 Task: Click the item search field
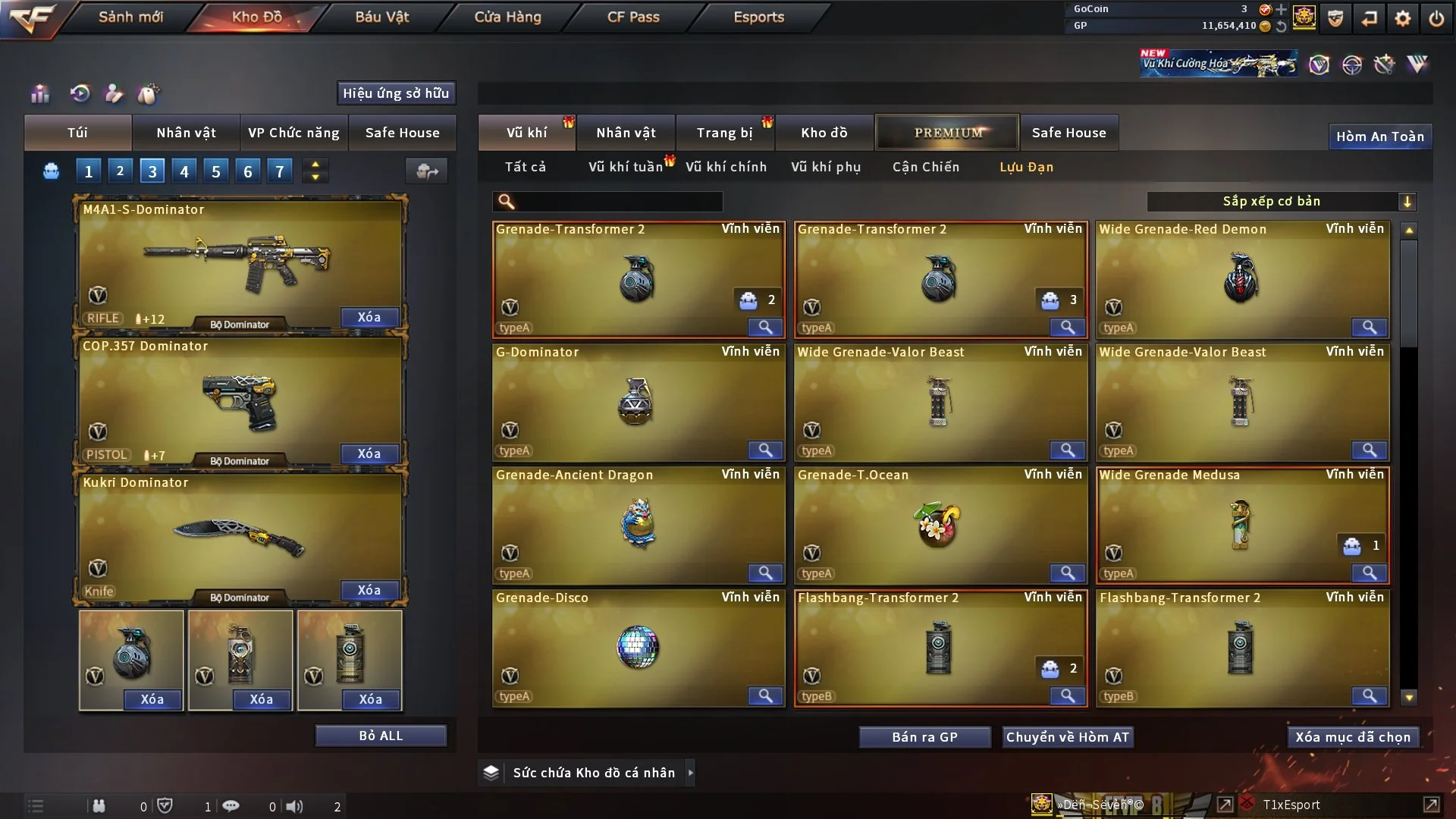(618, 201)
